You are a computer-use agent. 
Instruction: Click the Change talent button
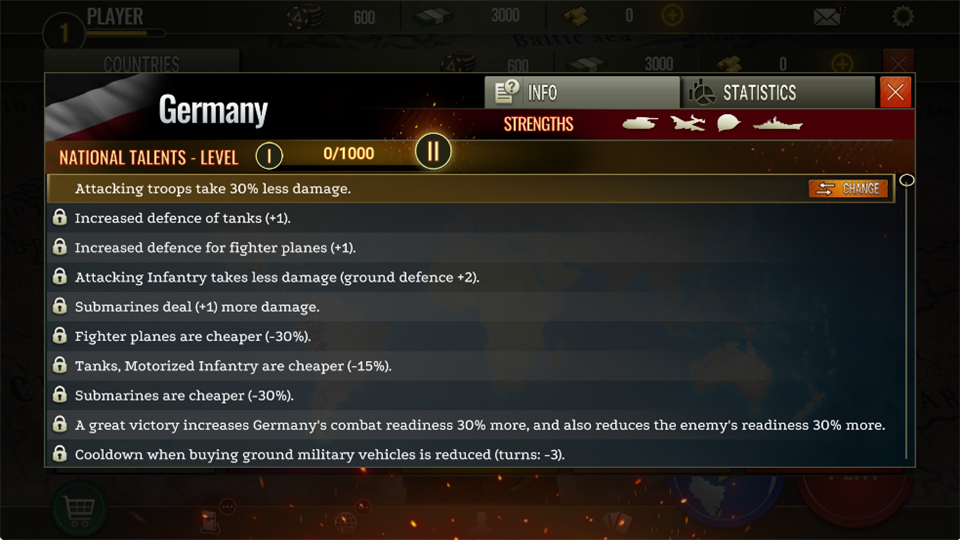(x=848, y=188)
